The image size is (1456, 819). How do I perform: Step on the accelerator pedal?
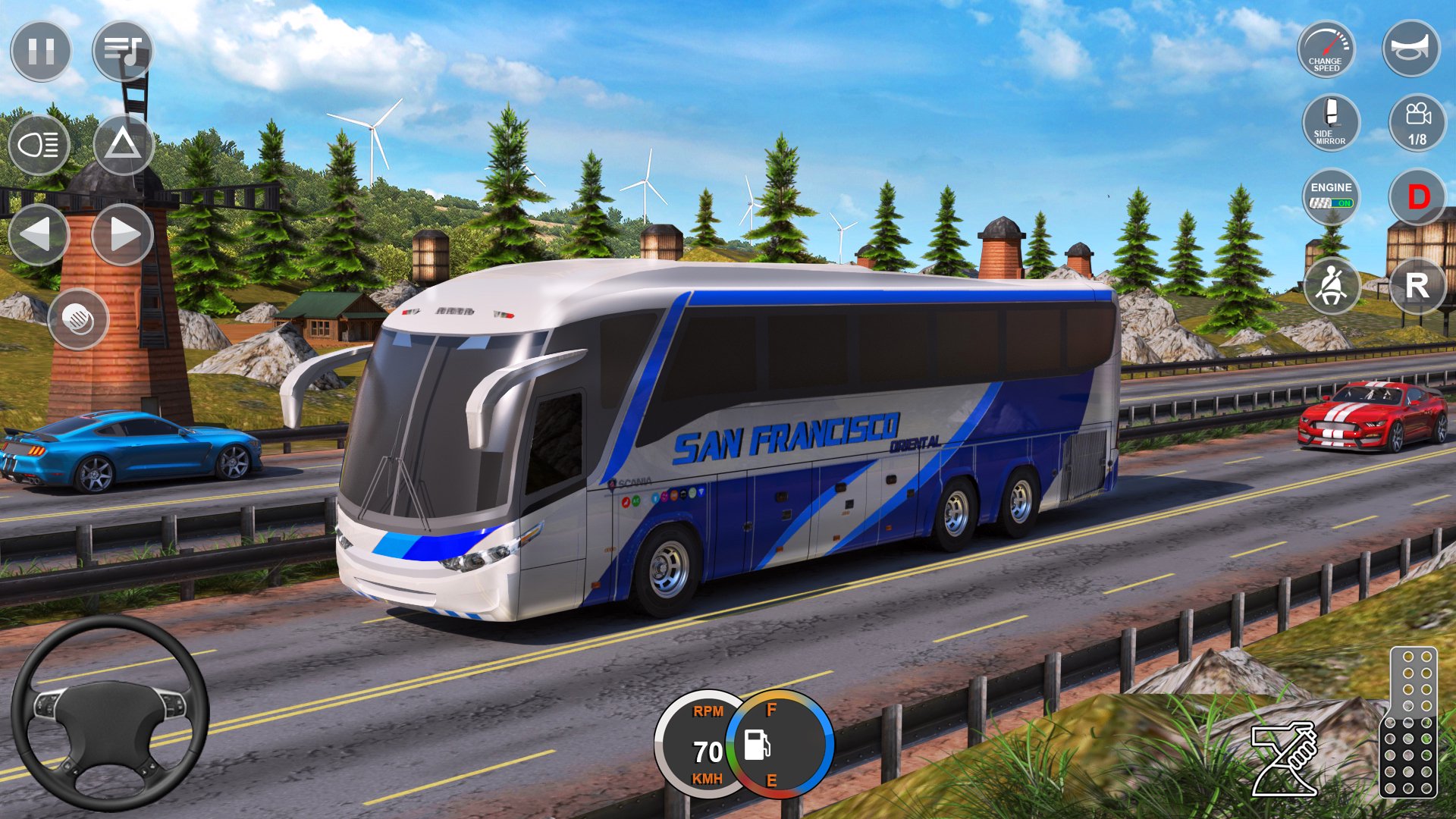pyautogui.click(x=1409, y=722)
